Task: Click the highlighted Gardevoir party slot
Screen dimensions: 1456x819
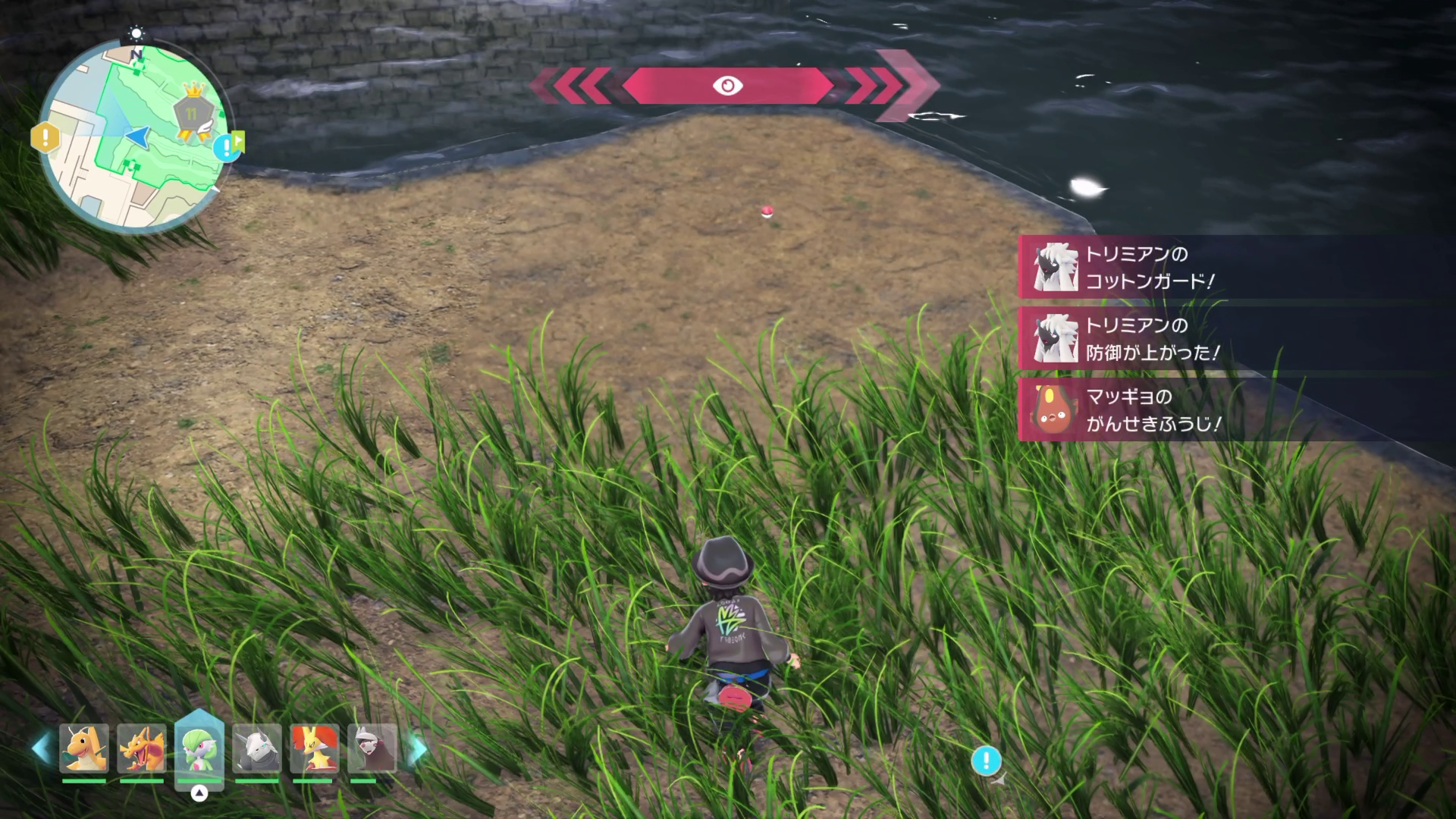Action: 199,748
